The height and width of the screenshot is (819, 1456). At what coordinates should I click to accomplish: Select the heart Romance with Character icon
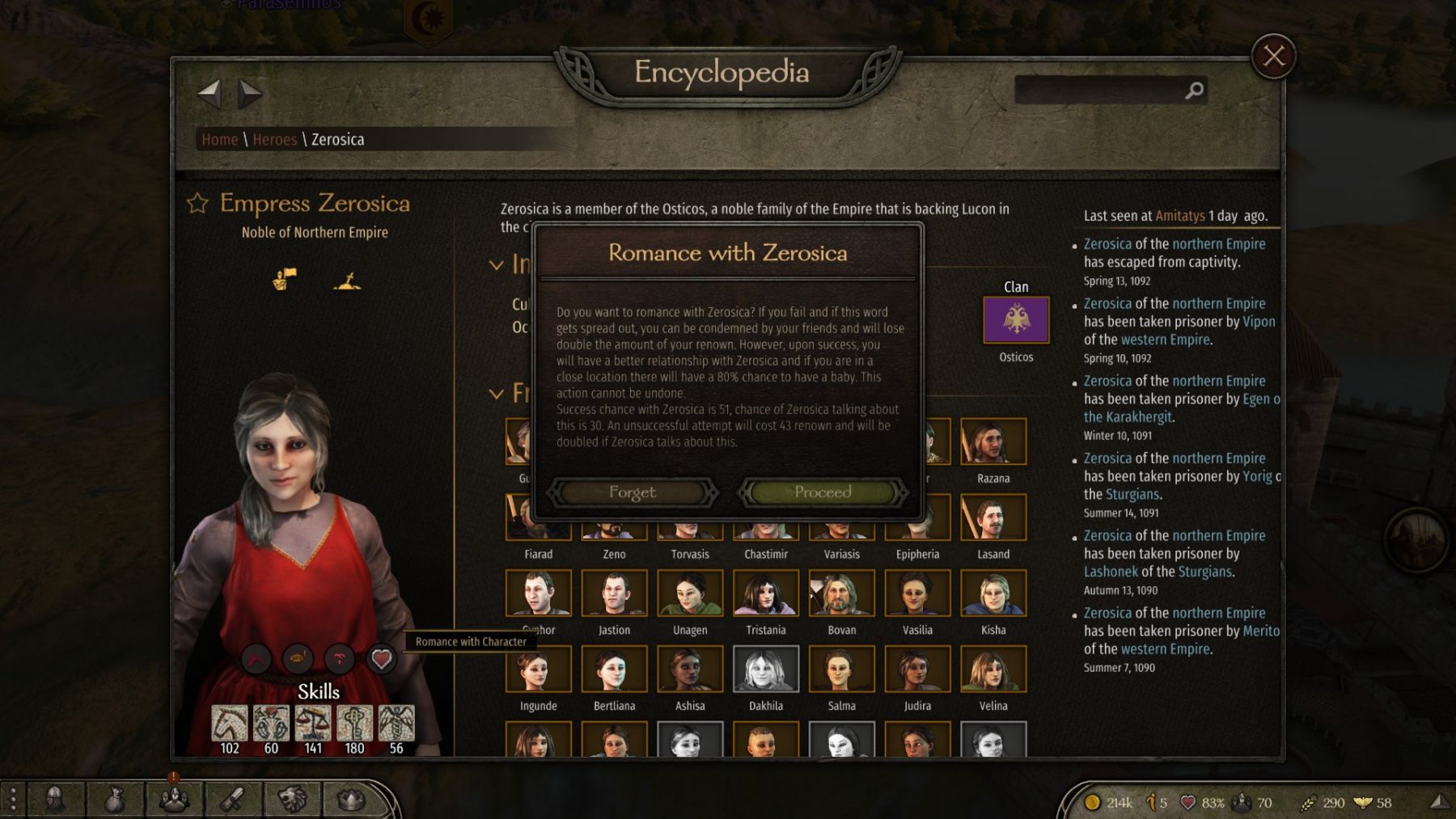coord(381,659)
